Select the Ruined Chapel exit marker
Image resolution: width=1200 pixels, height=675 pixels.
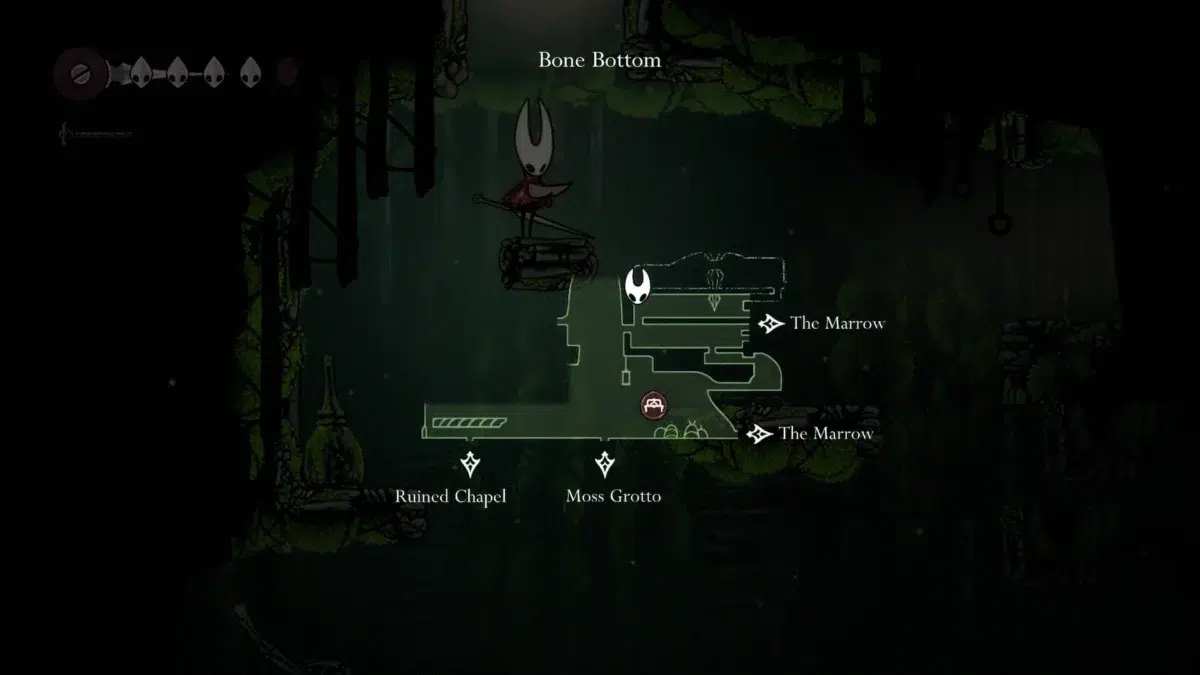470,464
